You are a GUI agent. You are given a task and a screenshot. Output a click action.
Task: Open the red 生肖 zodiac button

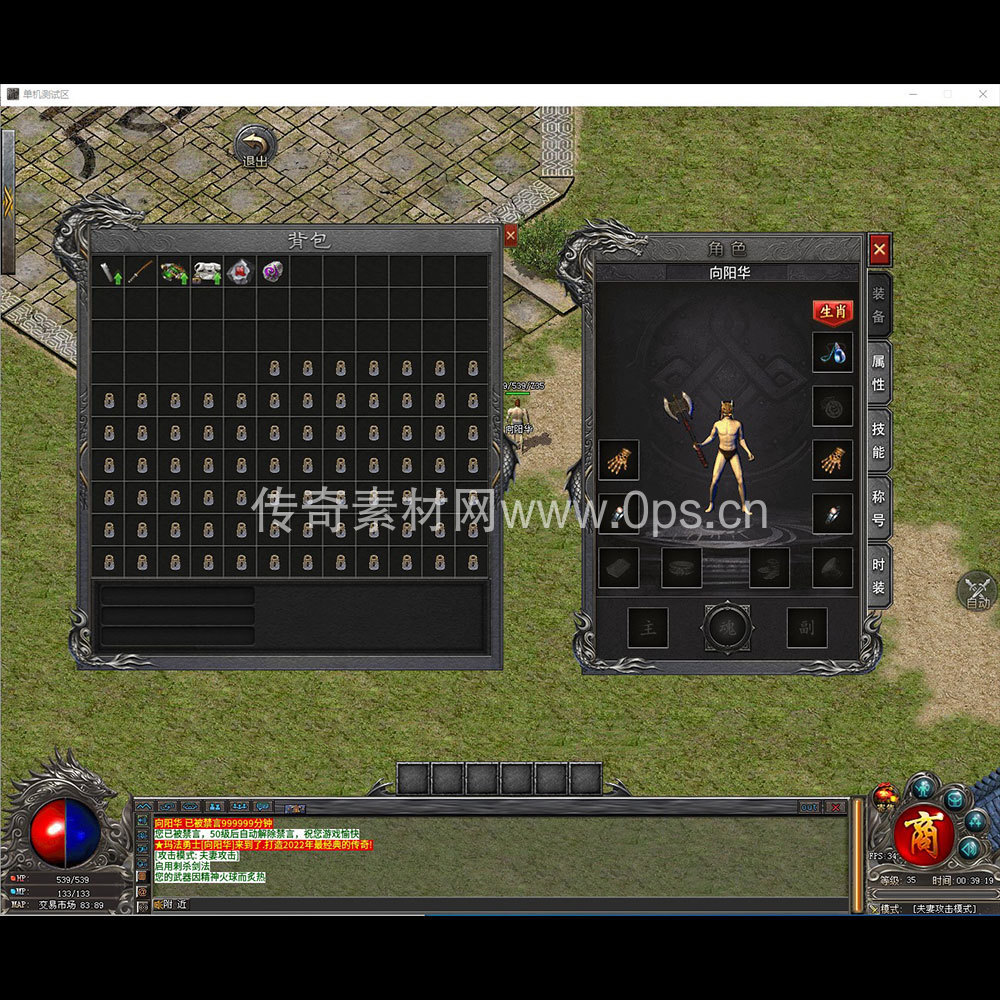[833, 312]
